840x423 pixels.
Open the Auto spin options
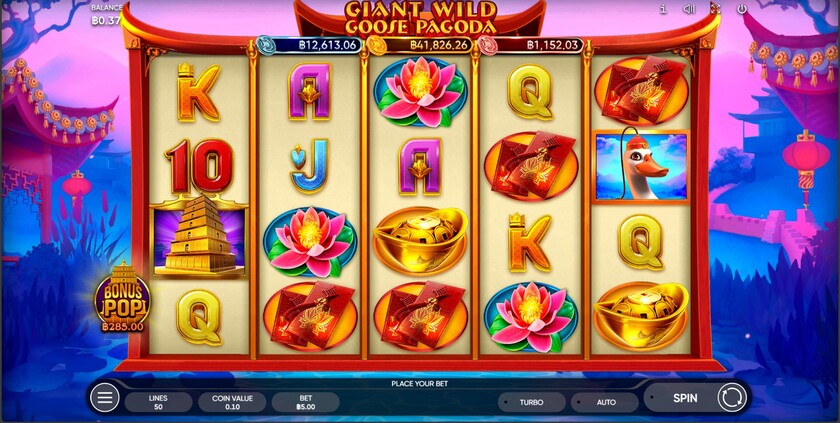(605, 402)
